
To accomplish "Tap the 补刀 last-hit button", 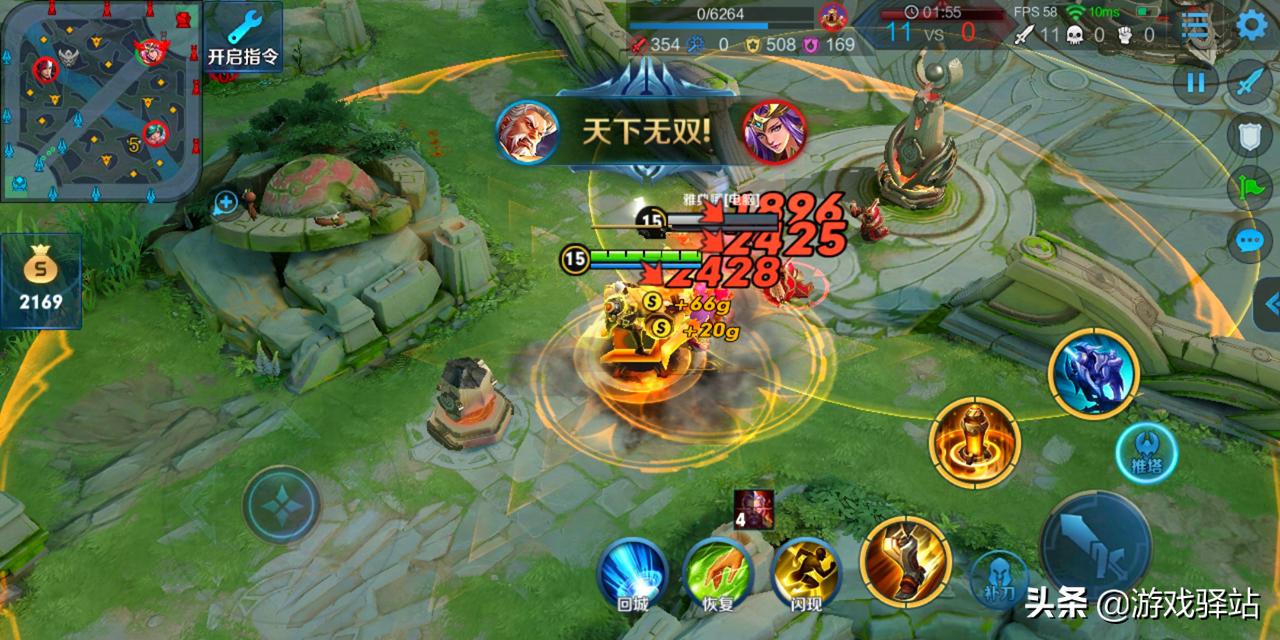I will coord(1000,579).
